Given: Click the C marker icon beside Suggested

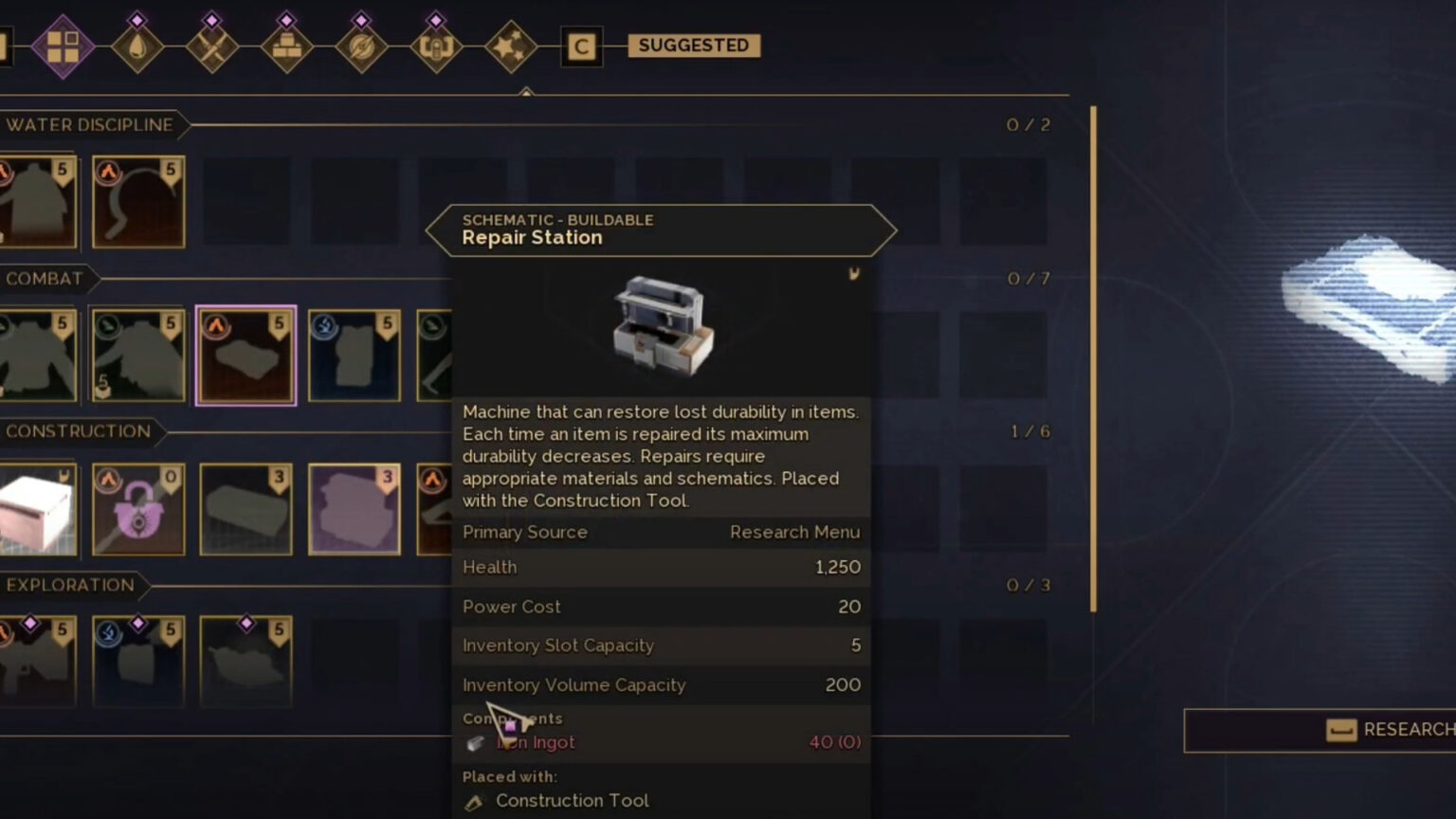Looking at the screenshot, I should (581, 45).
